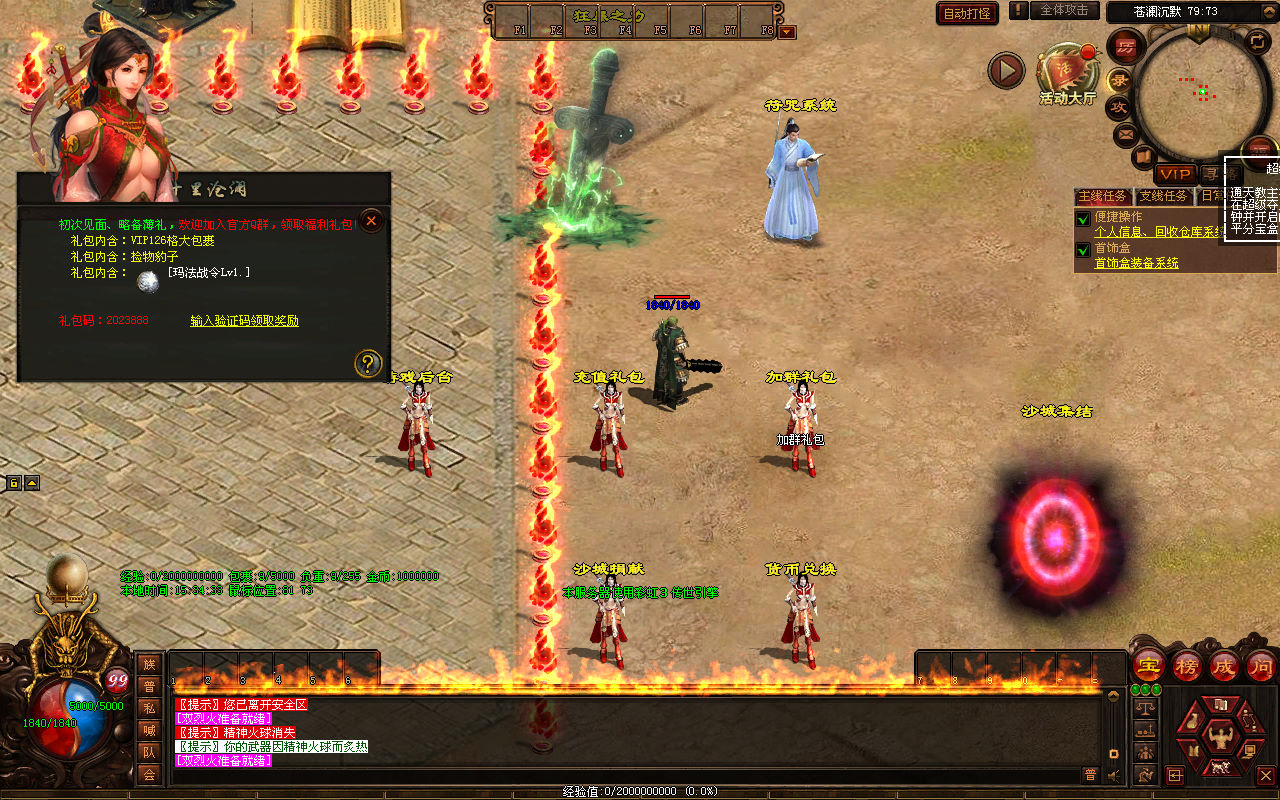Click the 输入验证码领取奖励 reward link

(x=244, y=321)
